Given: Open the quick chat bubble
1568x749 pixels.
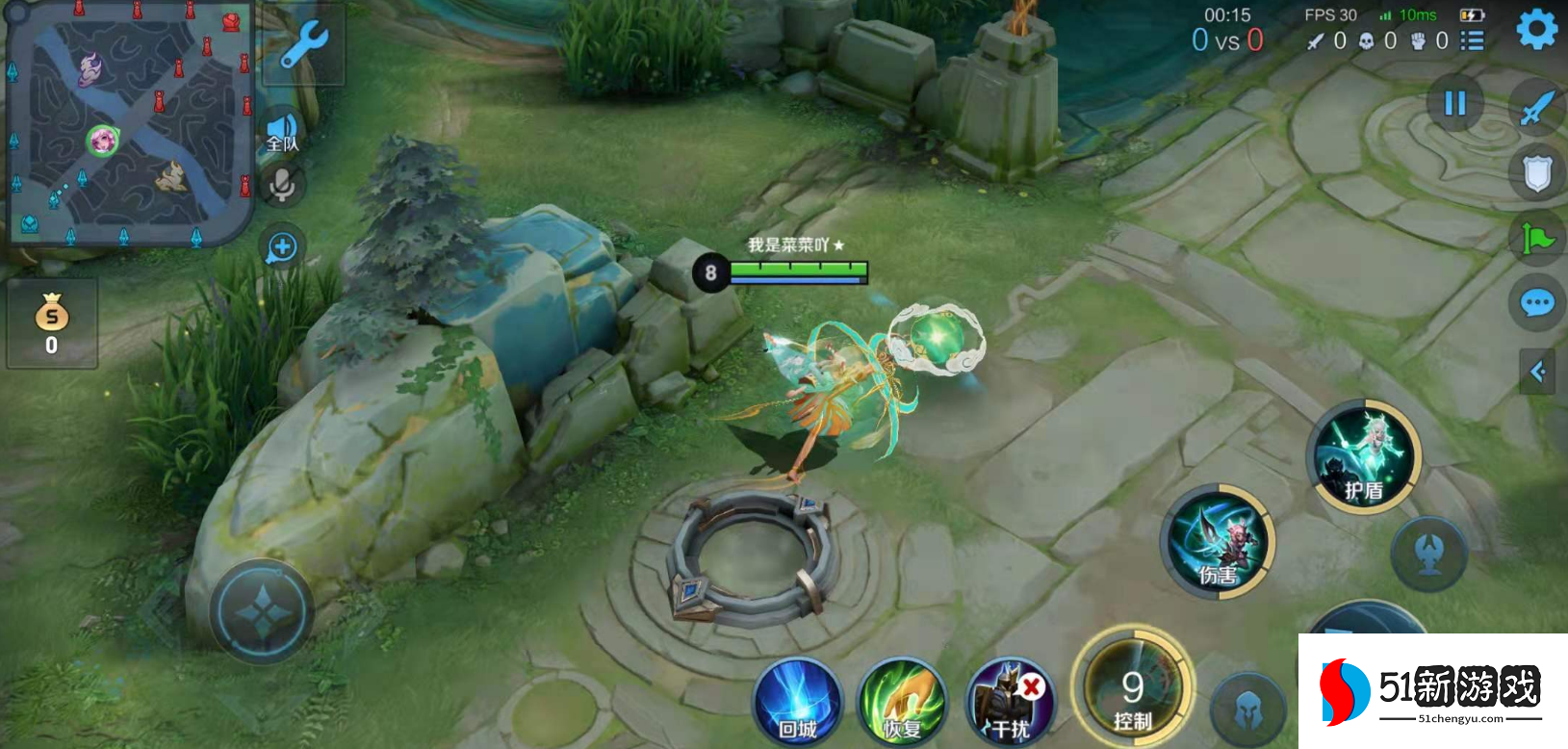Looking at the screenshot, I should click(x=1537, y=304).
